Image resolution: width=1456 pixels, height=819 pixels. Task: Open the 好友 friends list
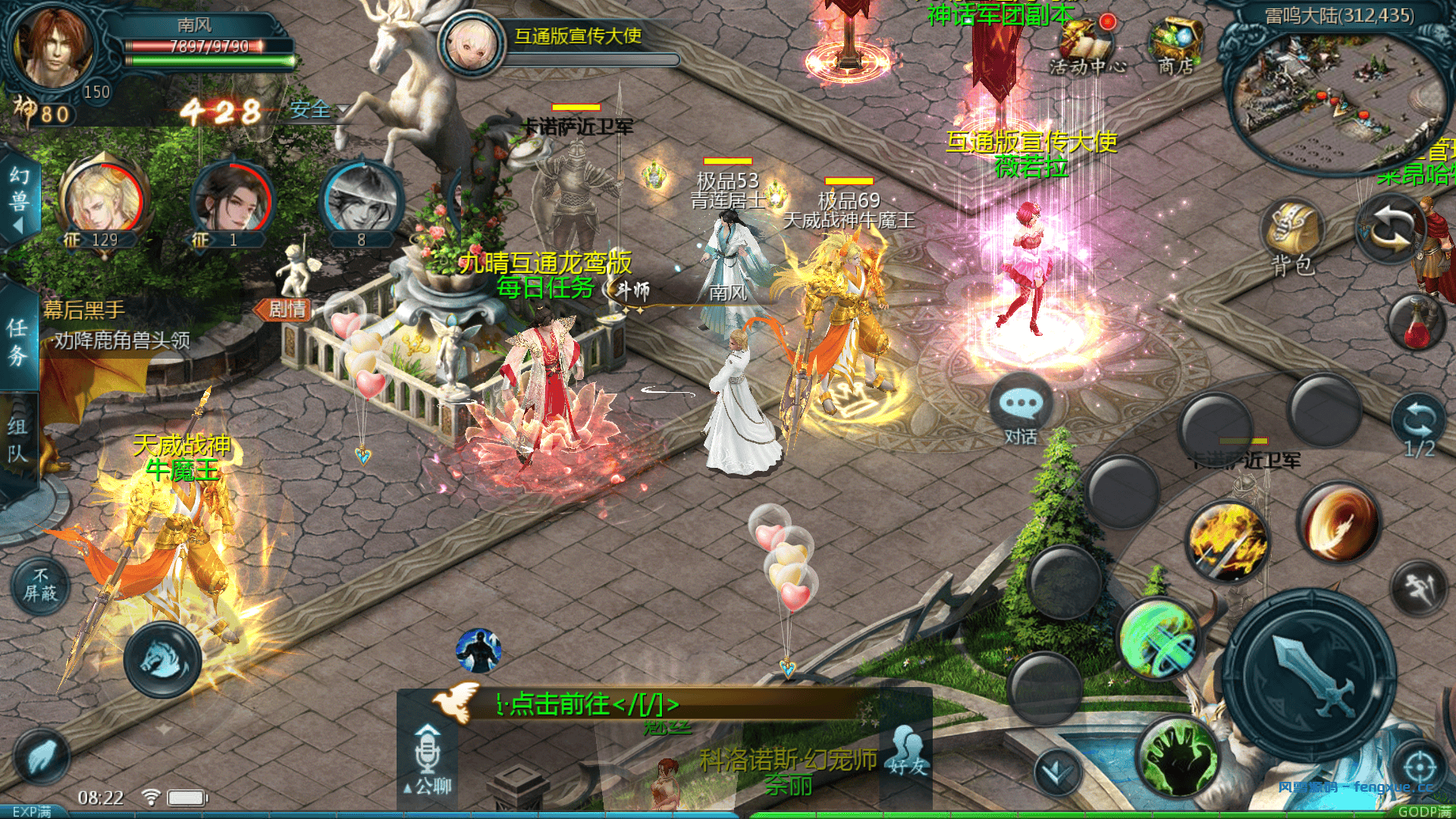click(908, 752)
